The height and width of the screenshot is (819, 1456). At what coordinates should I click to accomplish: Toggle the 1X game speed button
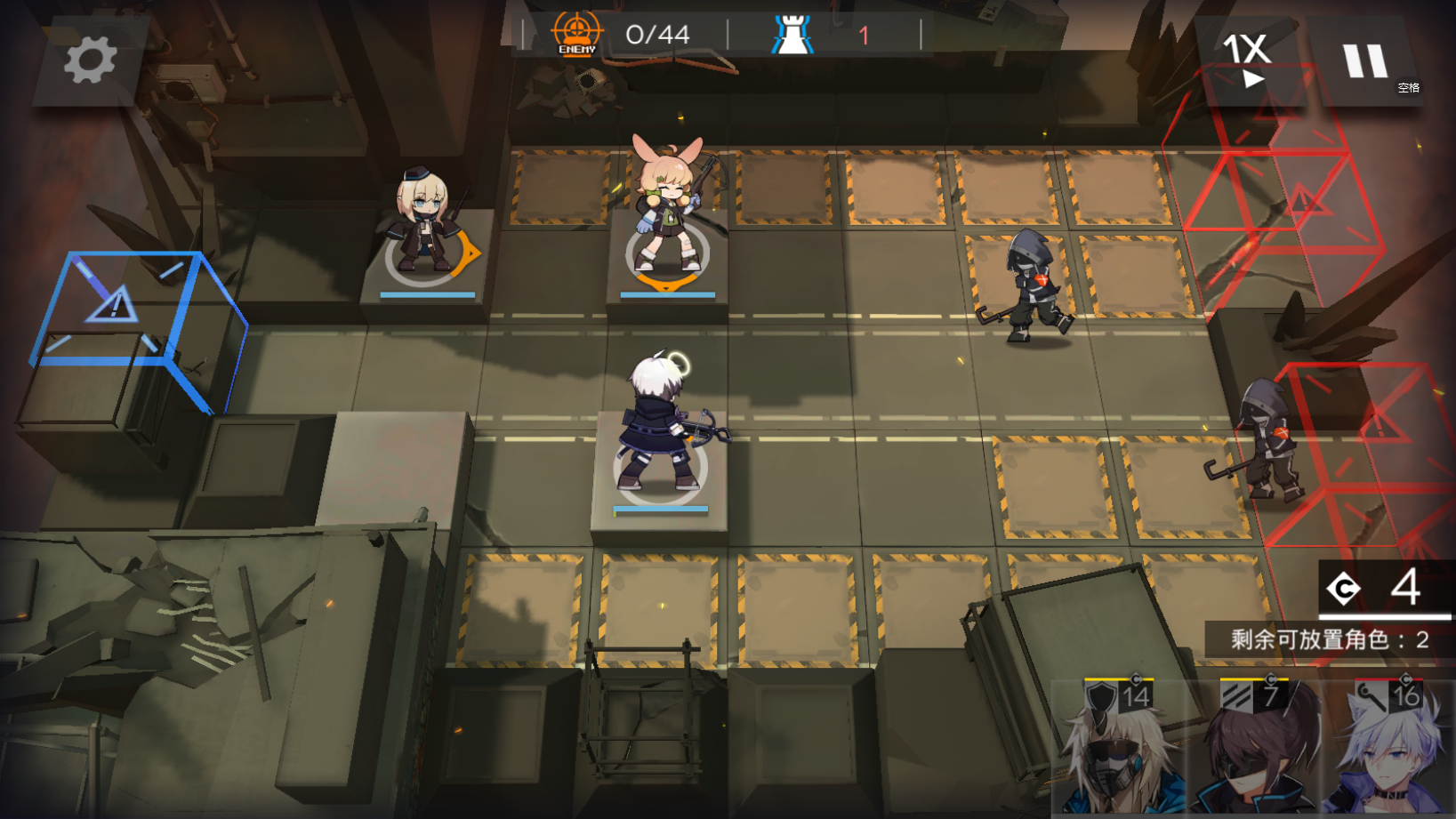(1247, 60)
